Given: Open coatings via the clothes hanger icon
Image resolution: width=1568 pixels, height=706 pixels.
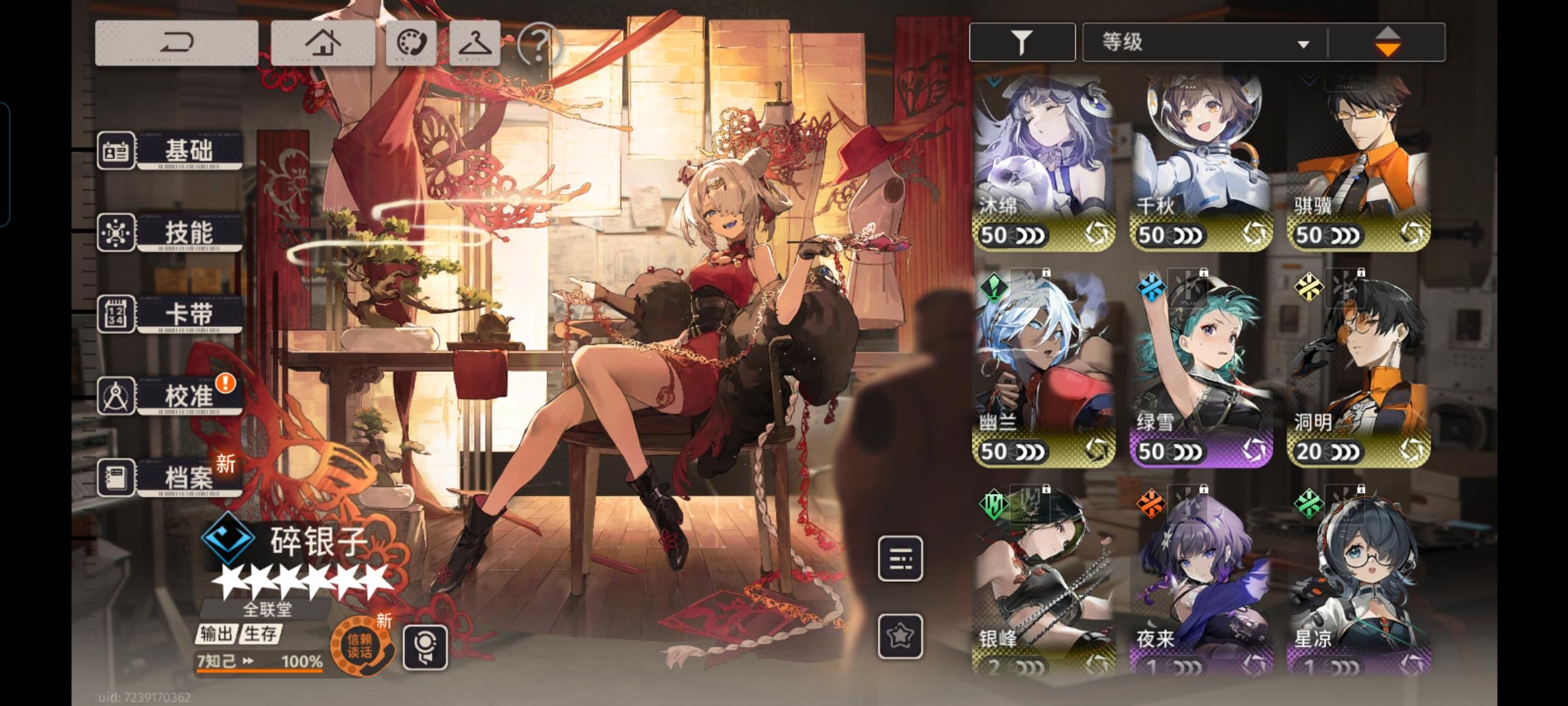Looking at the screenshot, I should pos(474,42).
